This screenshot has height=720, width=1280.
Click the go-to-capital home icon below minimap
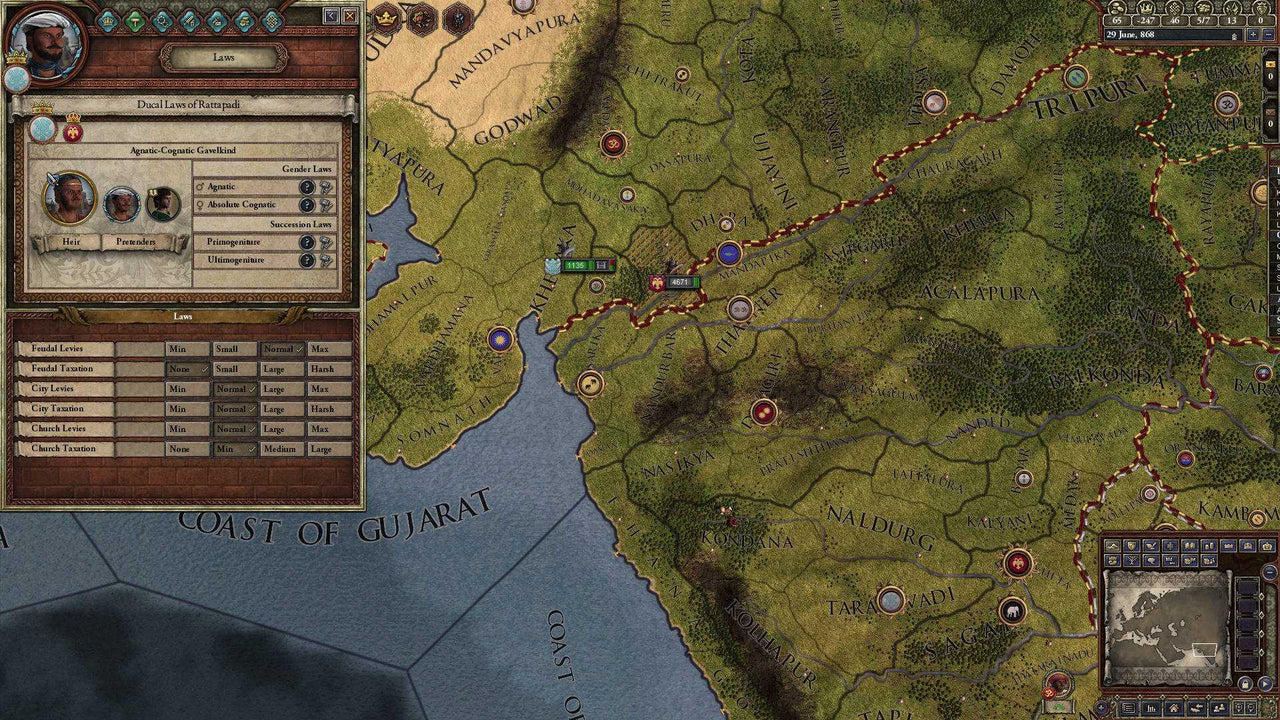click(1172, 707)
